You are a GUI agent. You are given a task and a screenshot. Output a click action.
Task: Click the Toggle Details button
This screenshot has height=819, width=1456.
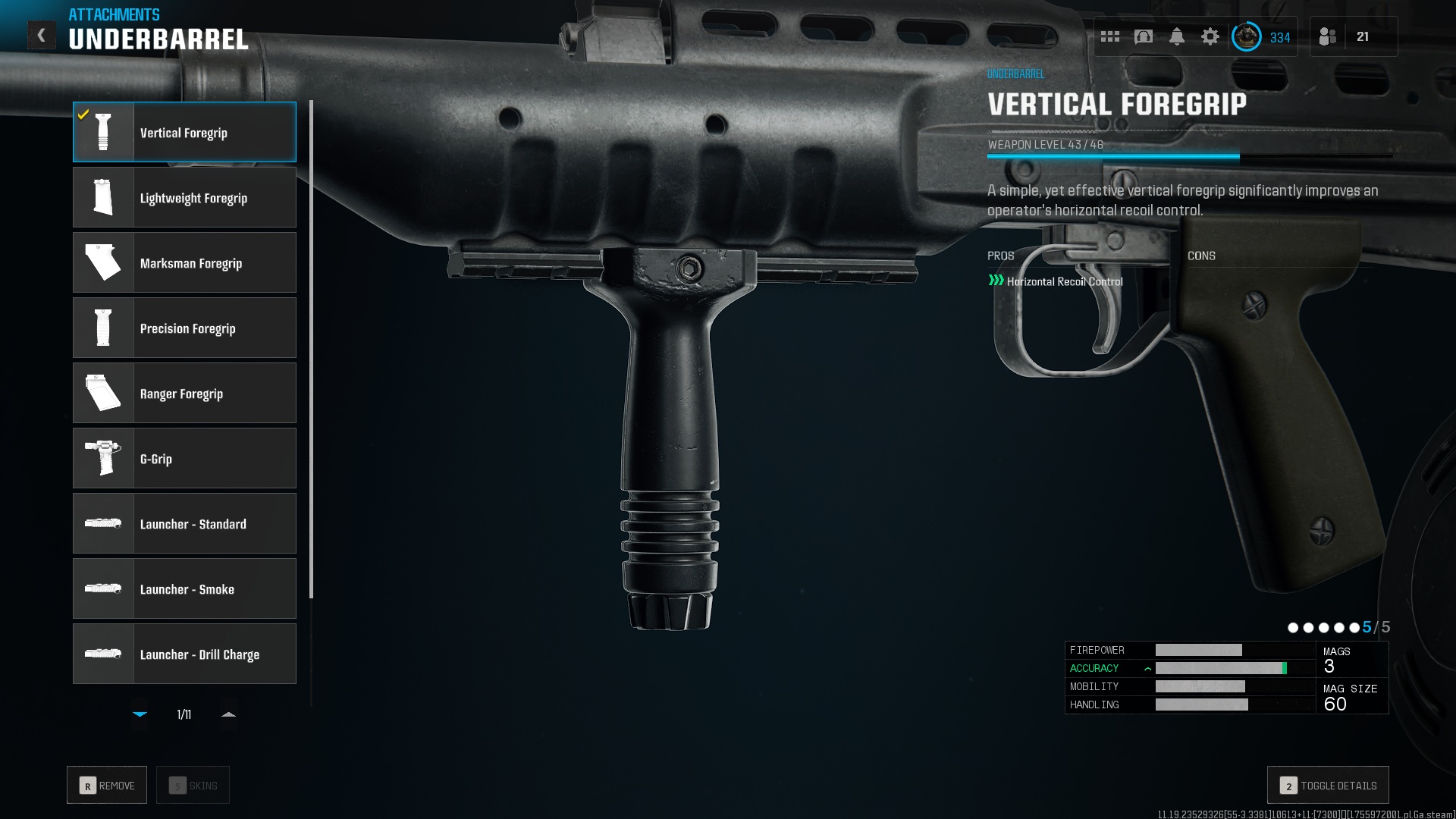(1328, 785)
